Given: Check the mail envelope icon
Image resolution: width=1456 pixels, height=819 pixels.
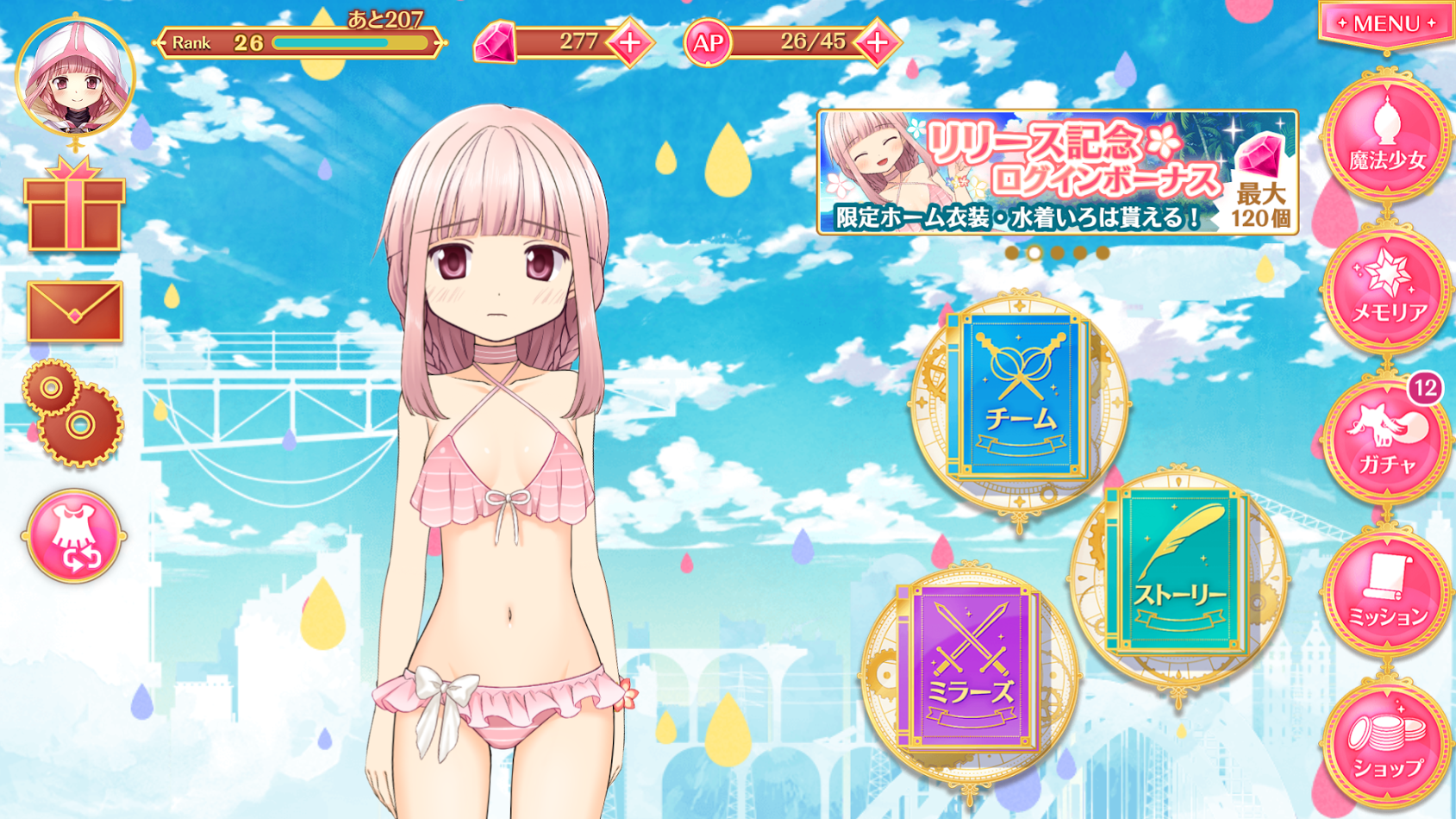Looking at the screenshot, I should pos(75,311).
